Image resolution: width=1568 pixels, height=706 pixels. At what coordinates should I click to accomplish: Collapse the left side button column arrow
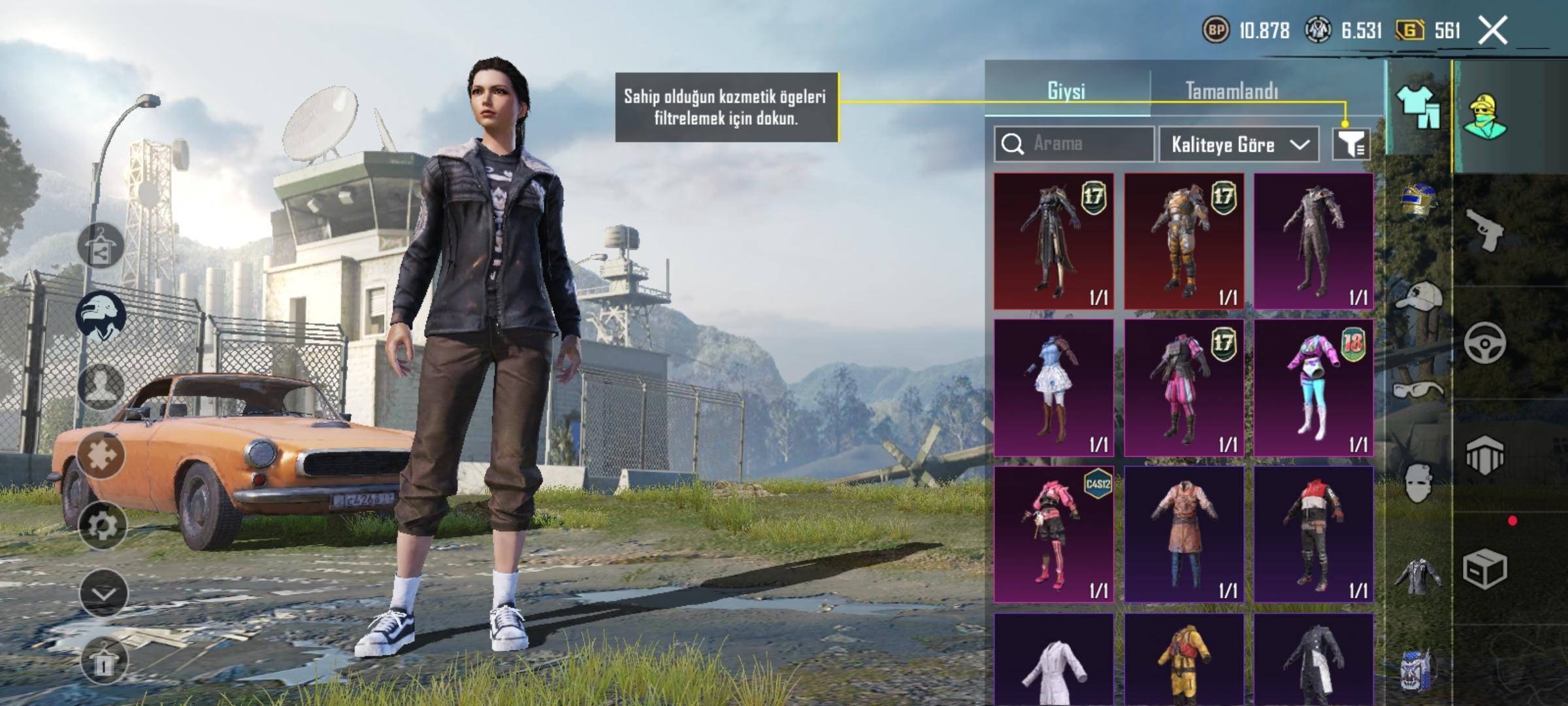point(103,594)
